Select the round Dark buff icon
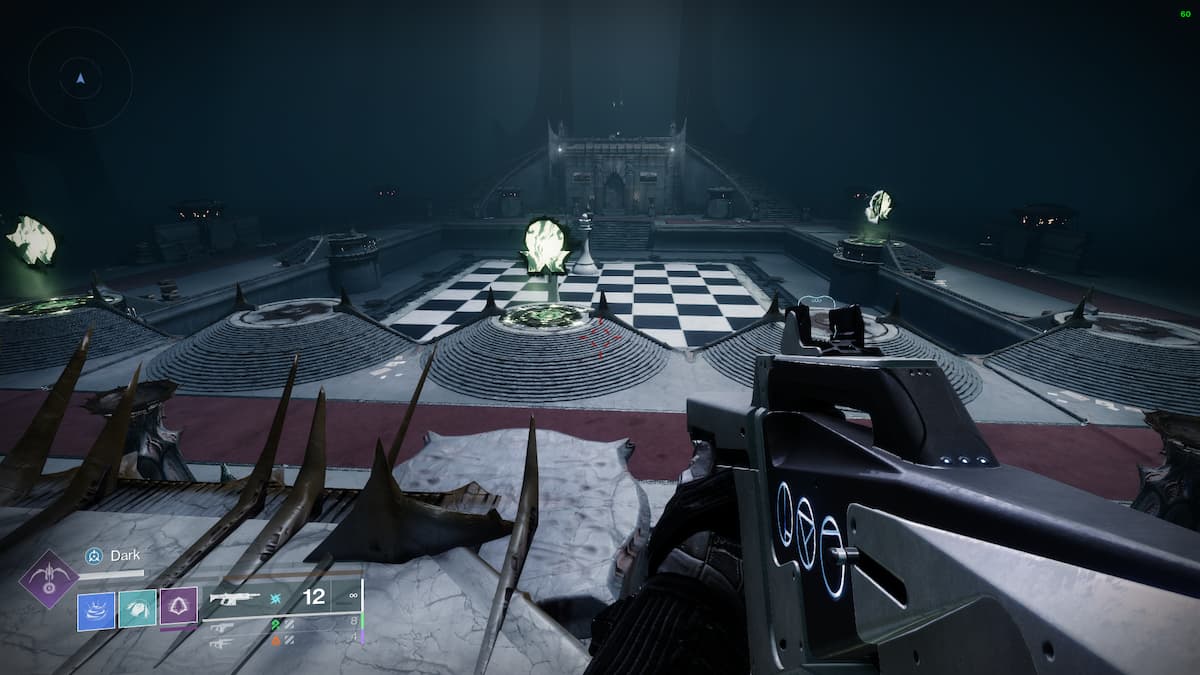The width and height of the screenshot is (1200, 675). [94, 556]
